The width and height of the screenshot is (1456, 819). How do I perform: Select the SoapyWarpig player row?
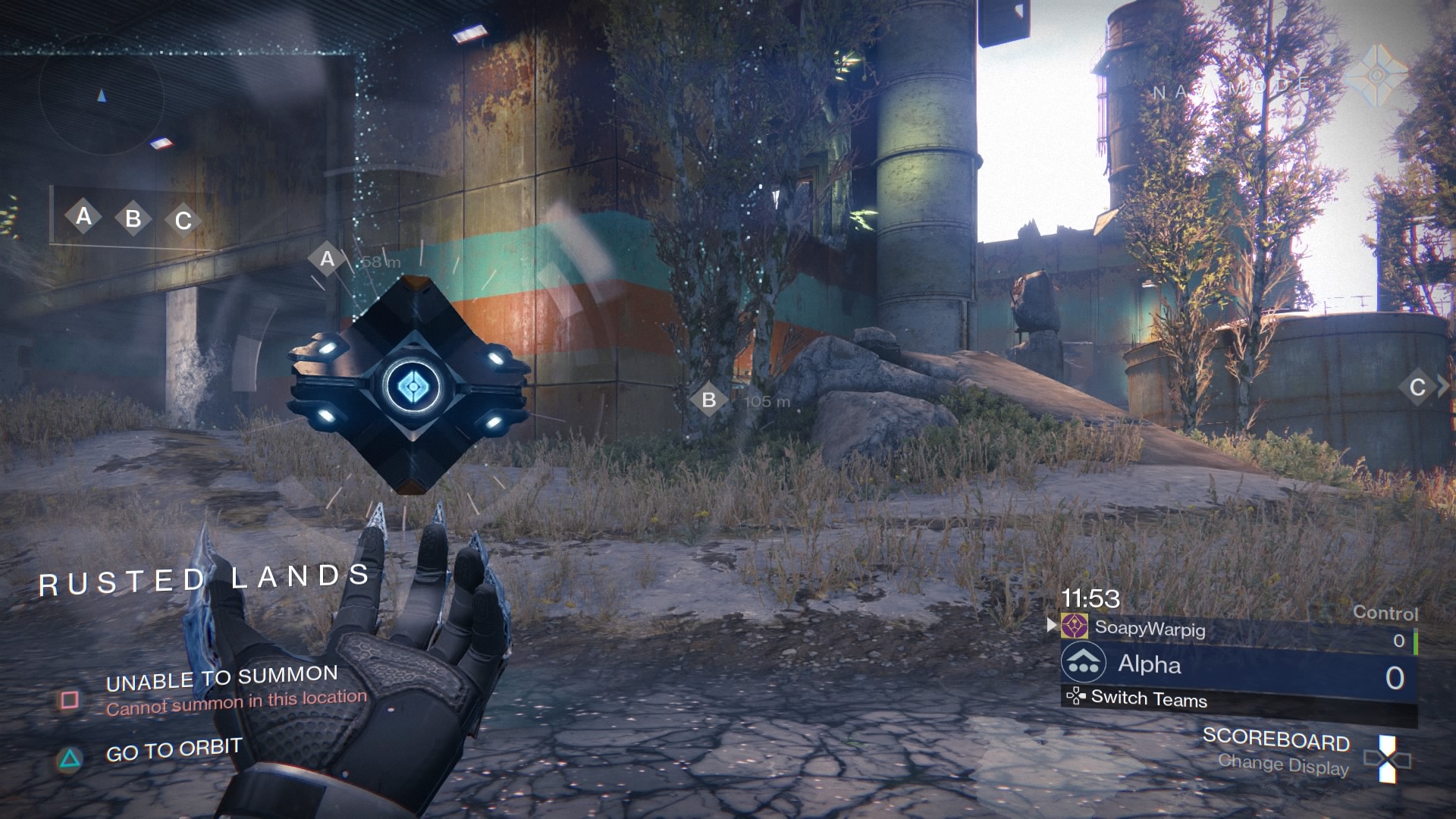point(1149,628)
